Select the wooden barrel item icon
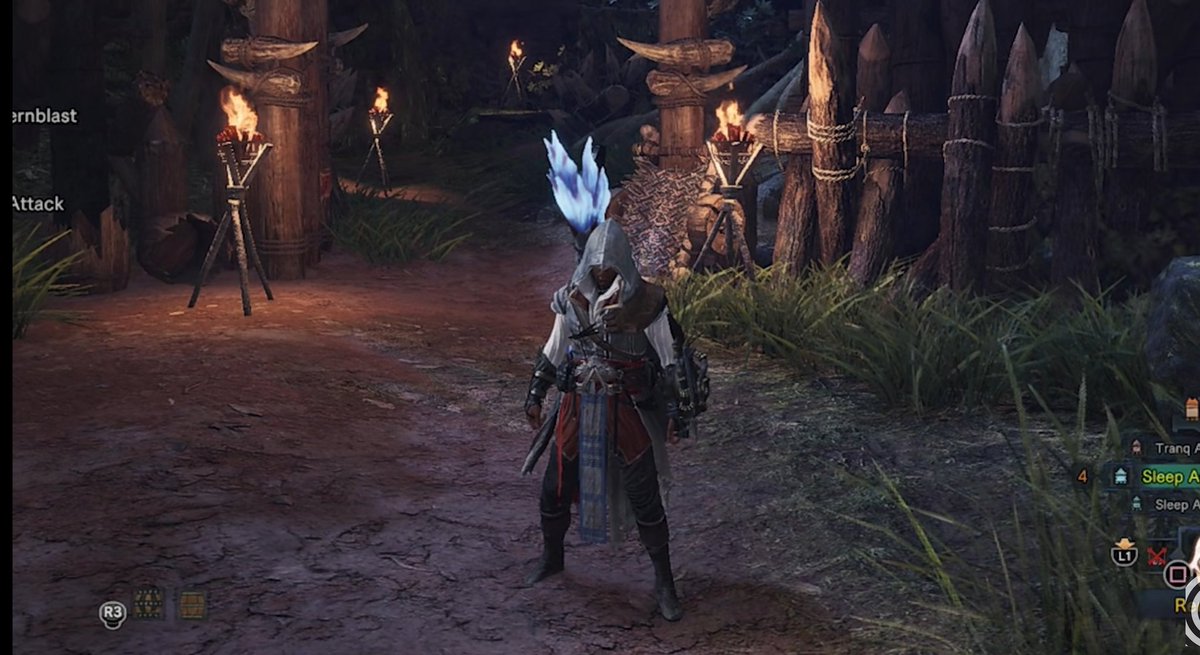 click(192, 604)
